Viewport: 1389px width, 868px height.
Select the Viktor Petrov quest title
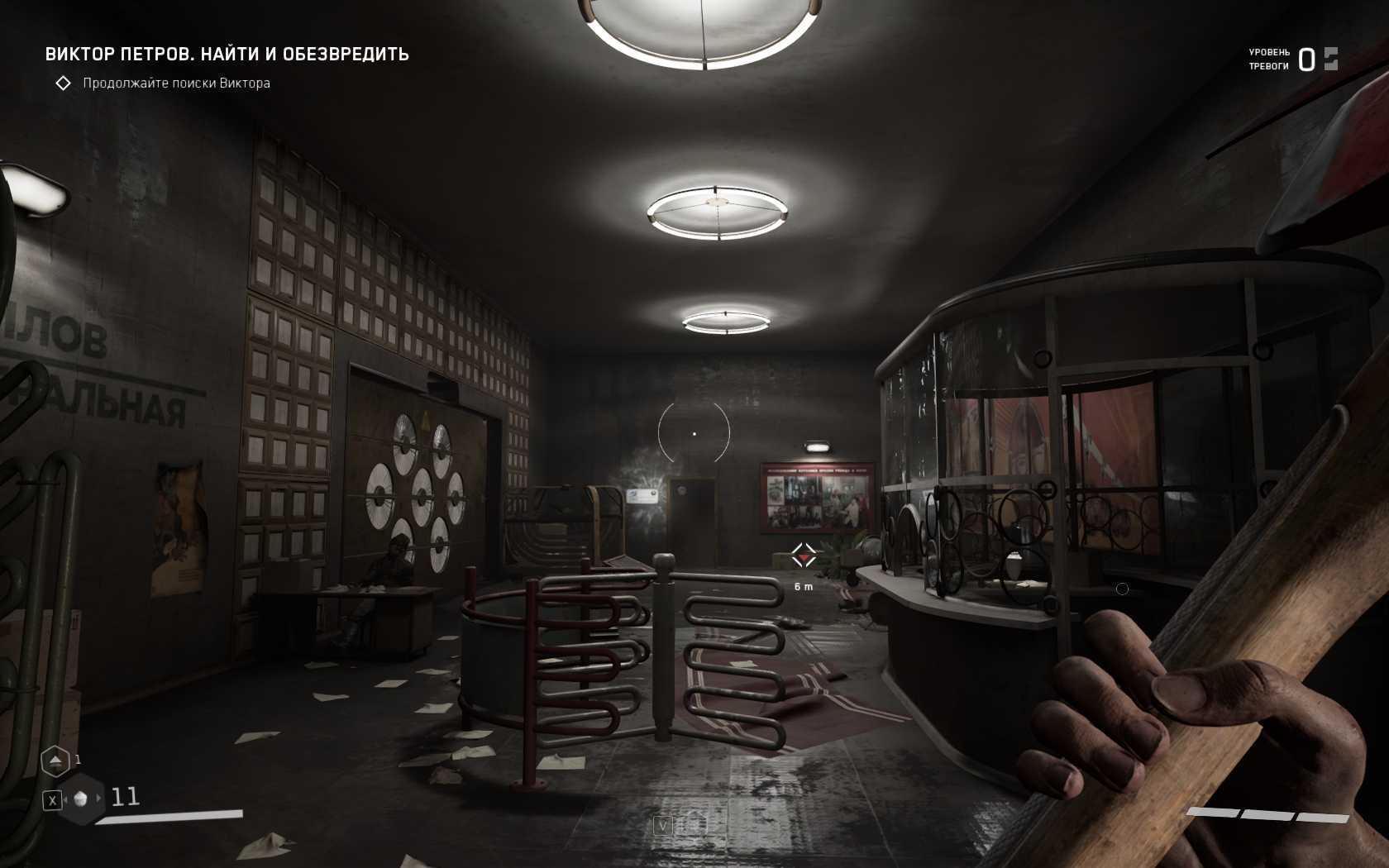point(227,55)
